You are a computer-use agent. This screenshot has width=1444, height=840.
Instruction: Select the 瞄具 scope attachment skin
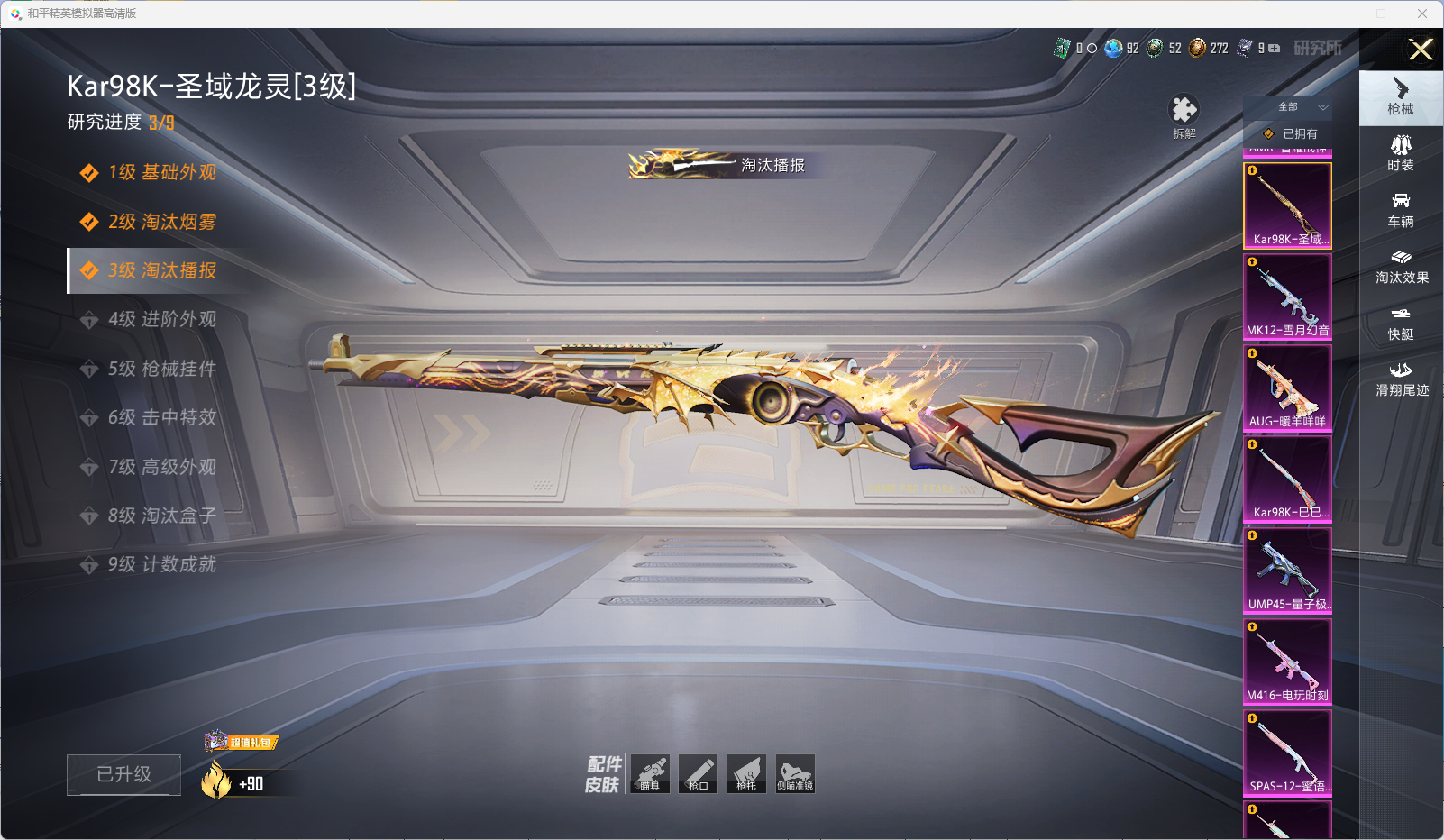(x=650, y=773)
